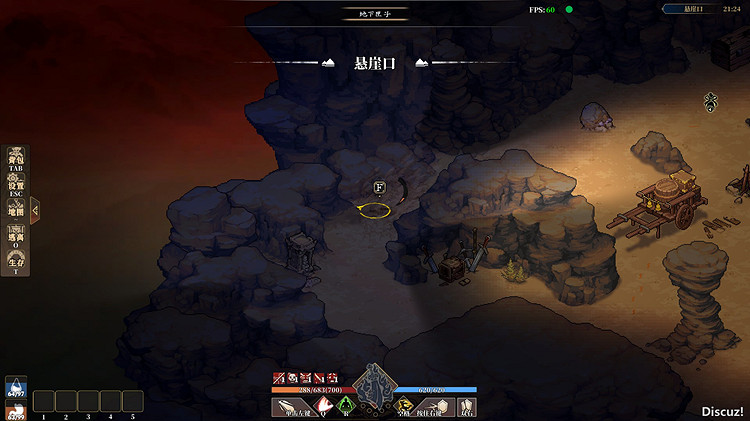This screenshot has height=421, width=750.
Task: Click the orange stomach hunger icon
Action: [14, 409]
